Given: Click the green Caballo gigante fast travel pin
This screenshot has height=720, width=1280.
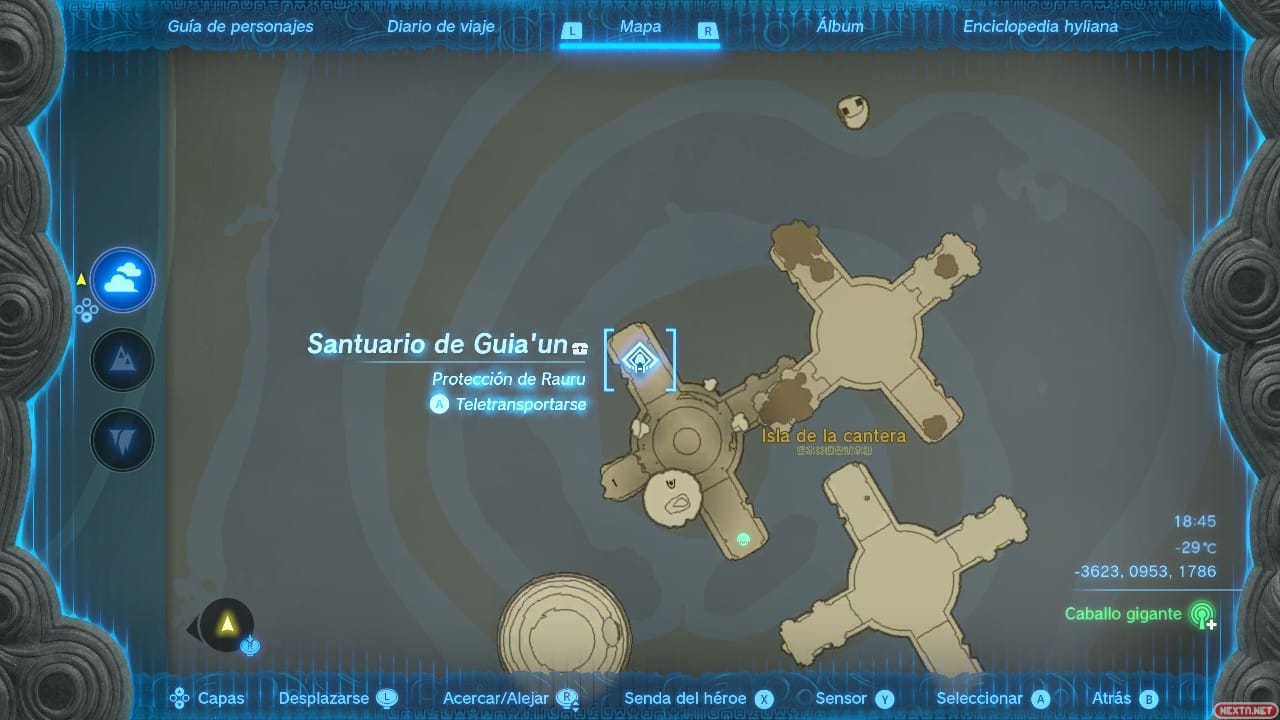Looking at the screenshot, I should pyautogui.click(x=1203, y=614).
